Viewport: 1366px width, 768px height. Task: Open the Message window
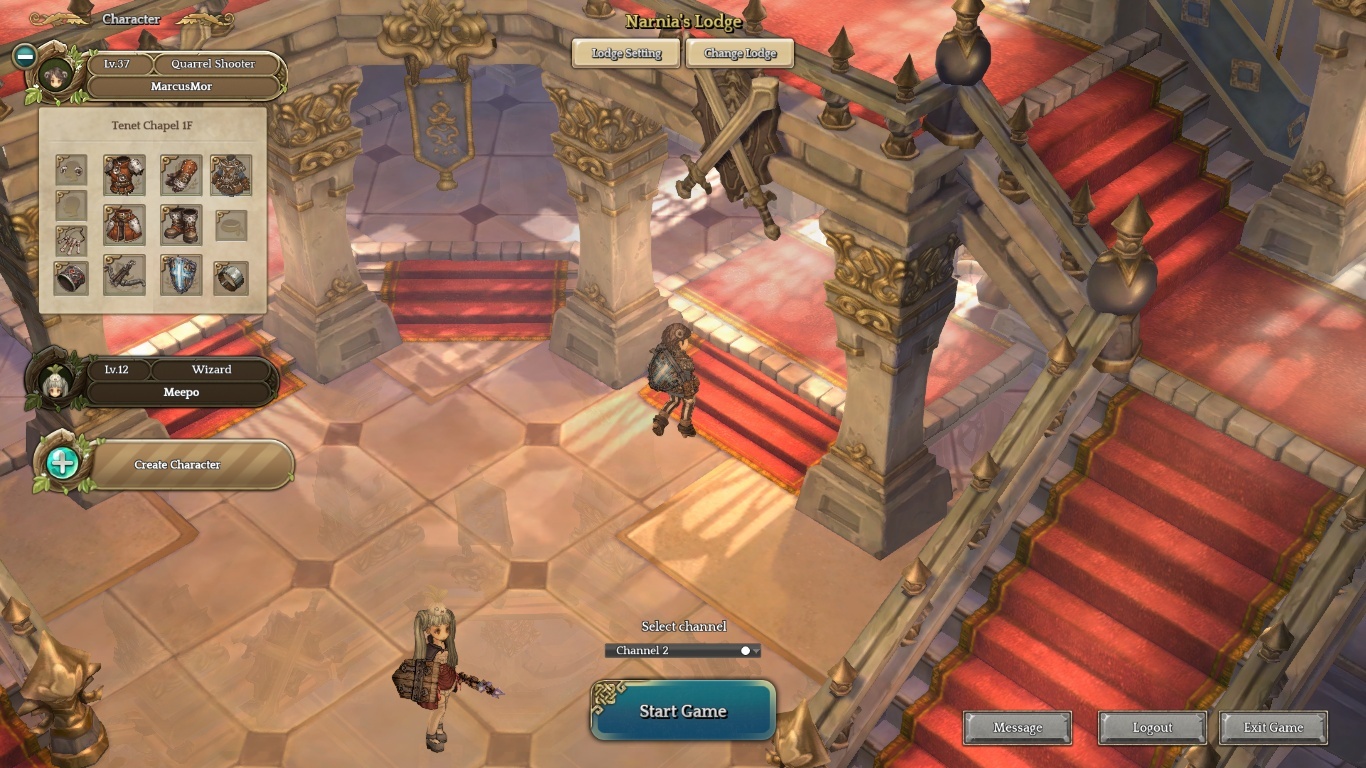coord(1017,728)
